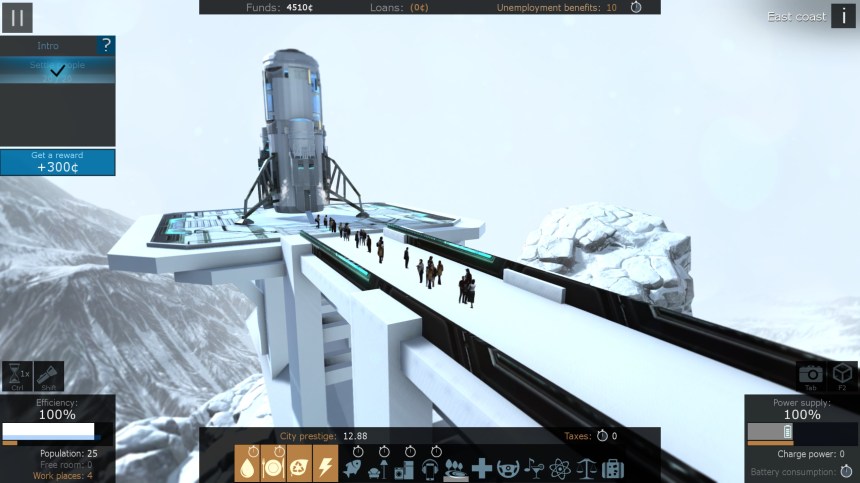
Task: Select the armchair and lamp category
Action: (x=378, y=468)
